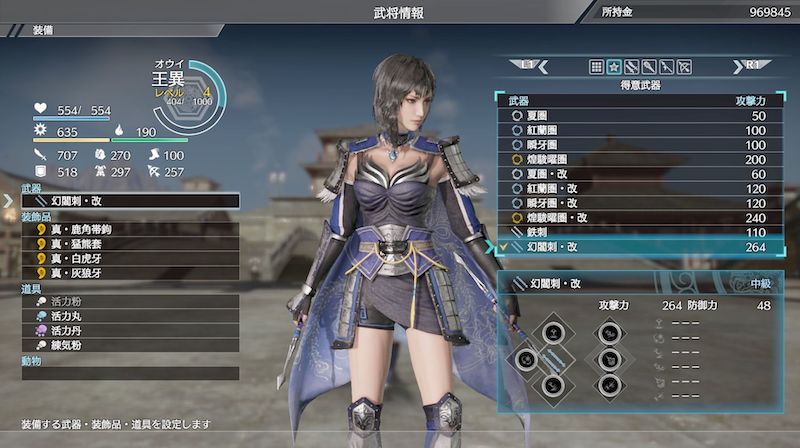Open the 練気粉 item slot
Image resolution: width=800 pixels, height=448 pixels.
pyautogui.click(x=130, y=345)
